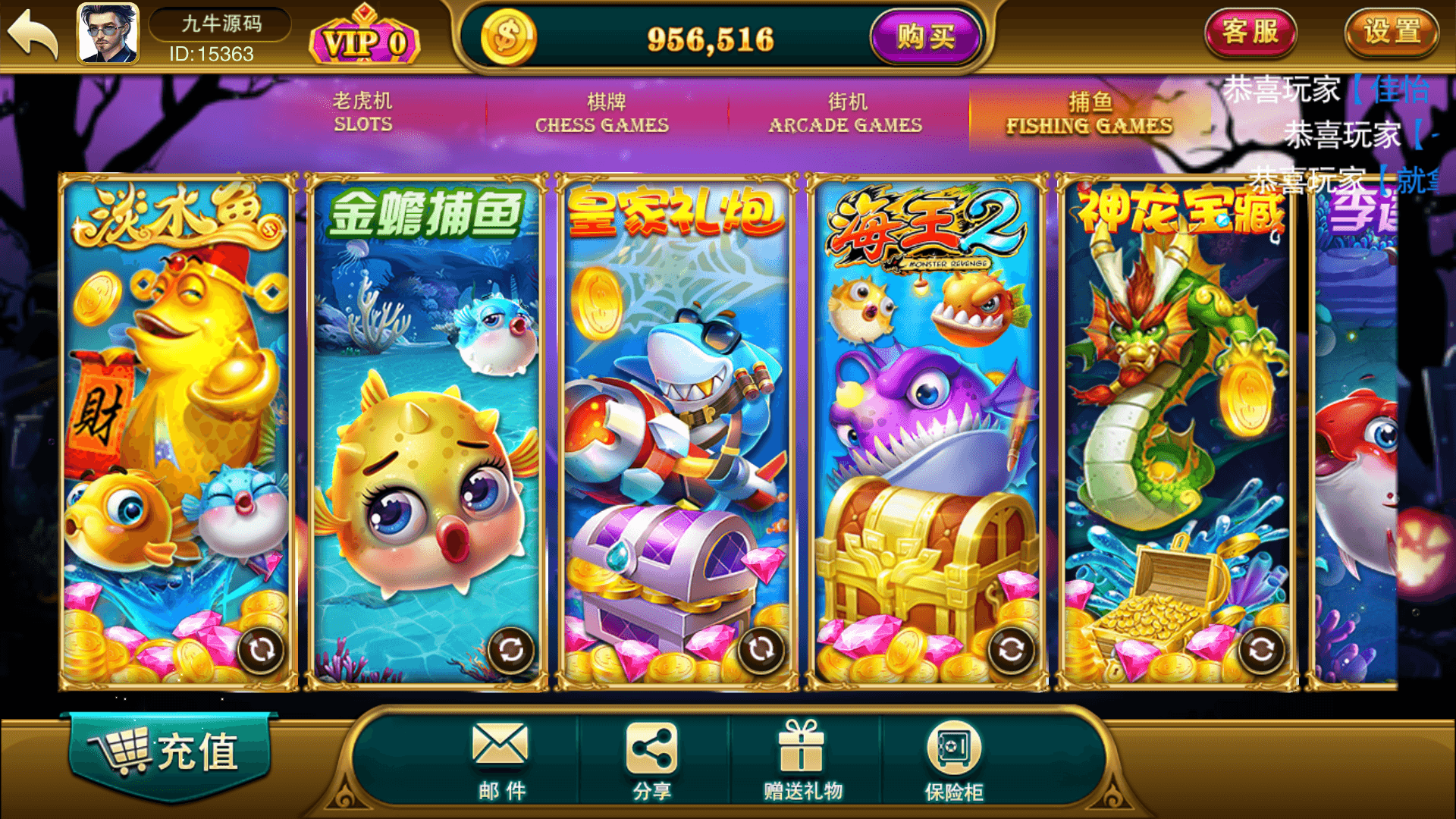The image size is (1456, 819).
Task: Tap the 分享 share icon
Action: pos(651,760)
